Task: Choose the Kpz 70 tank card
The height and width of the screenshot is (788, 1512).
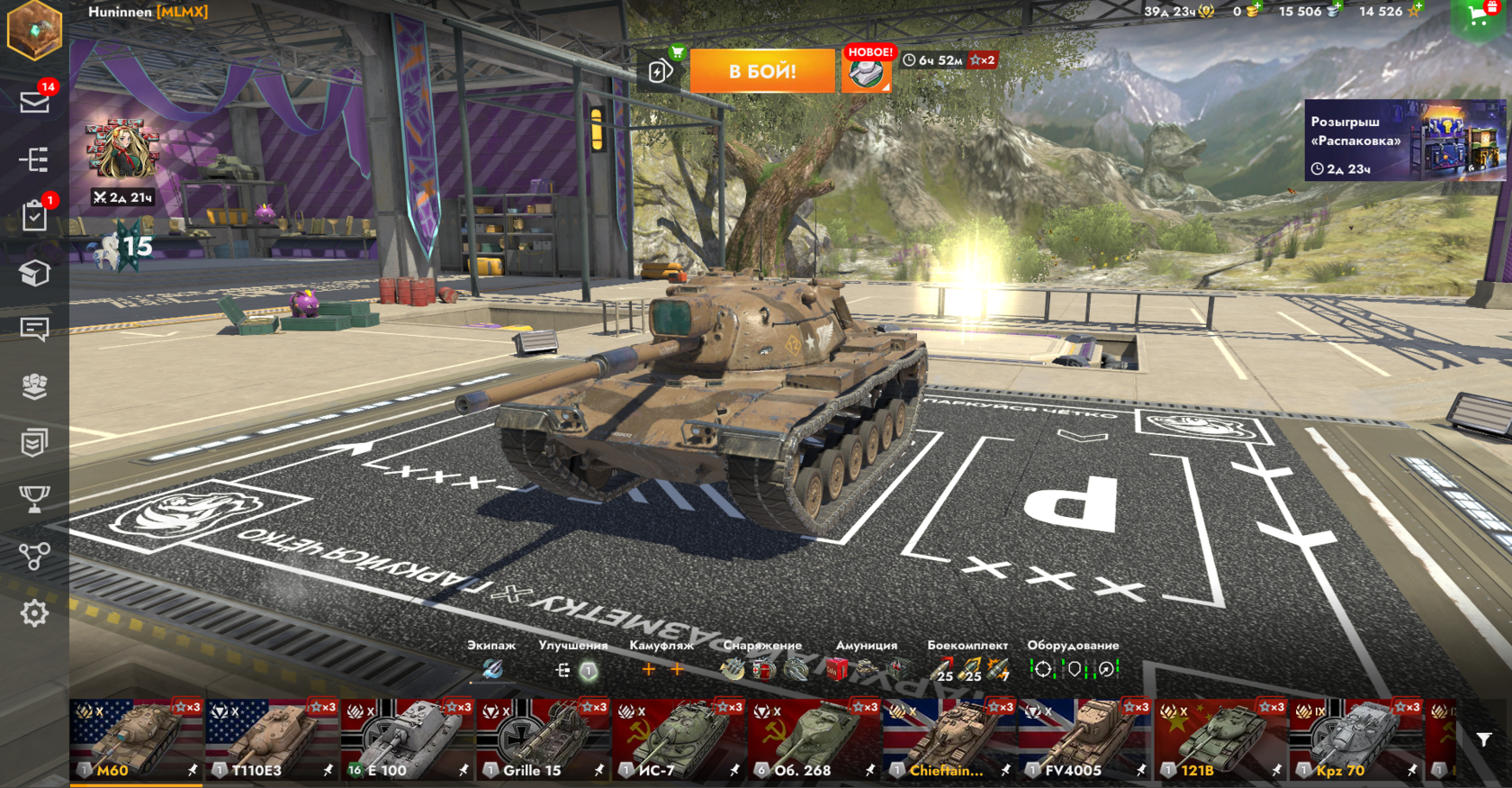Action: 1356,740
